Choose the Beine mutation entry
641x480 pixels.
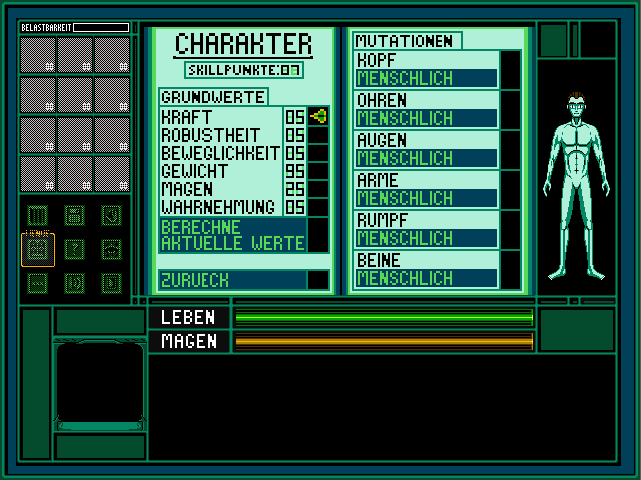(x=426, y=269)
